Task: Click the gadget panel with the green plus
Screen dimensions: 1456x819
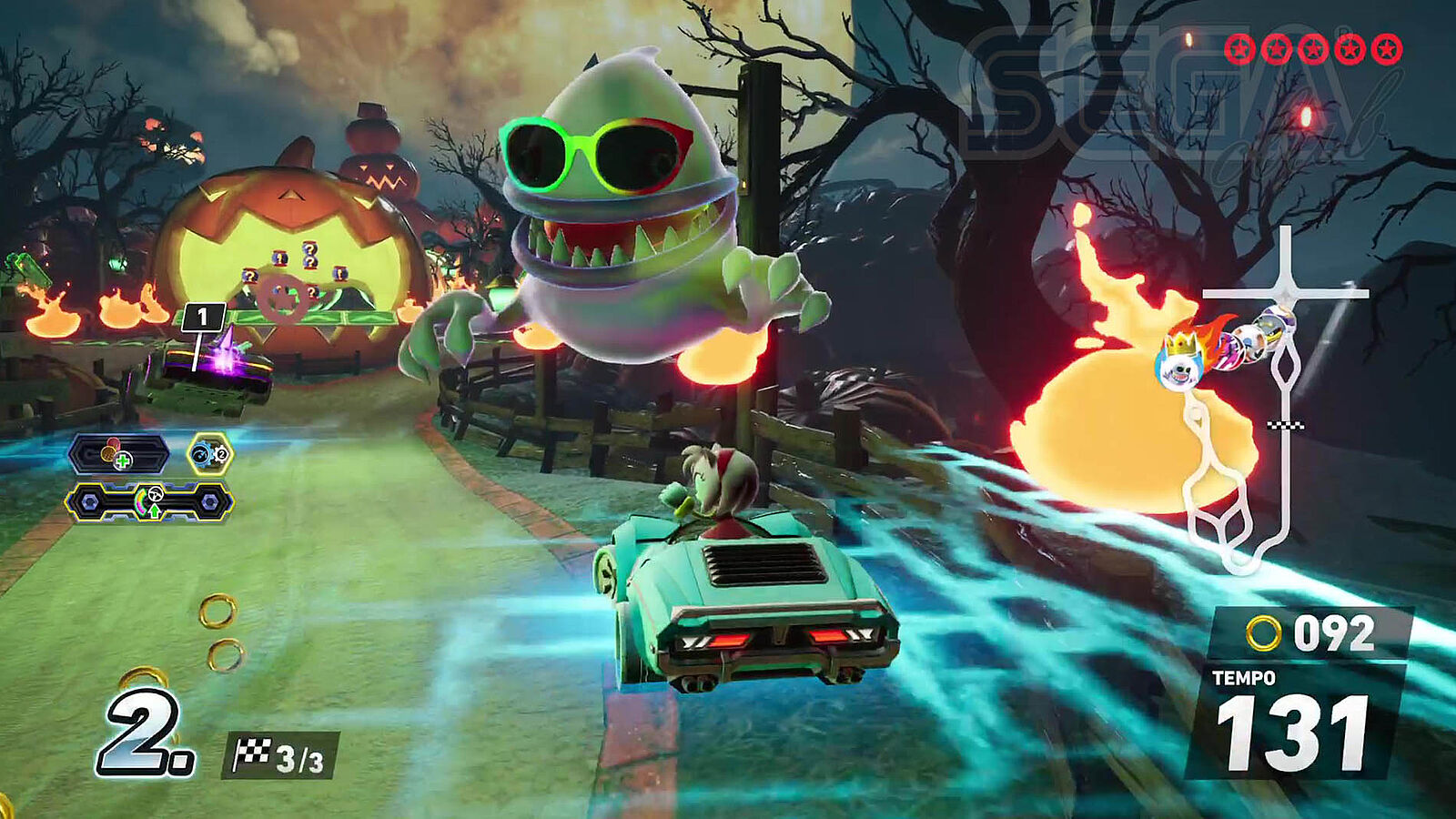Action: tap(118, 454)
